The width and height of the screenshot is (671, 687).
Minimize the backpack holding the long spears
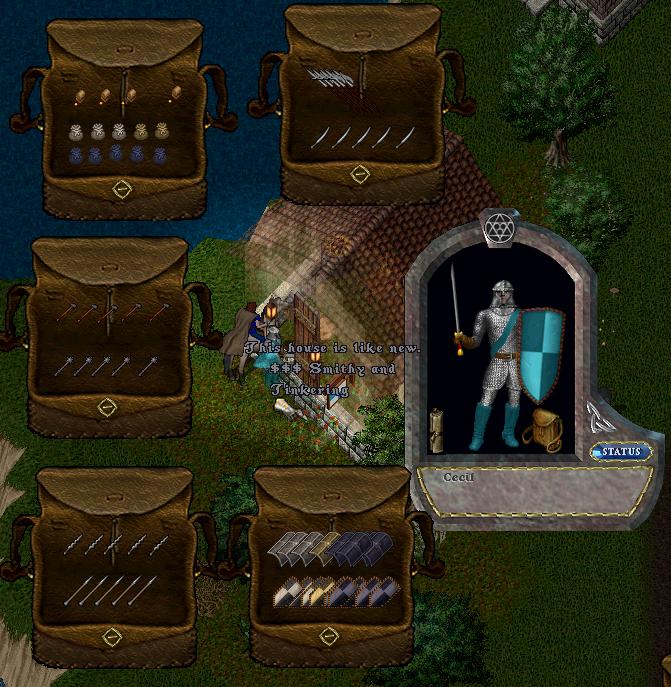tap(112, 636)
